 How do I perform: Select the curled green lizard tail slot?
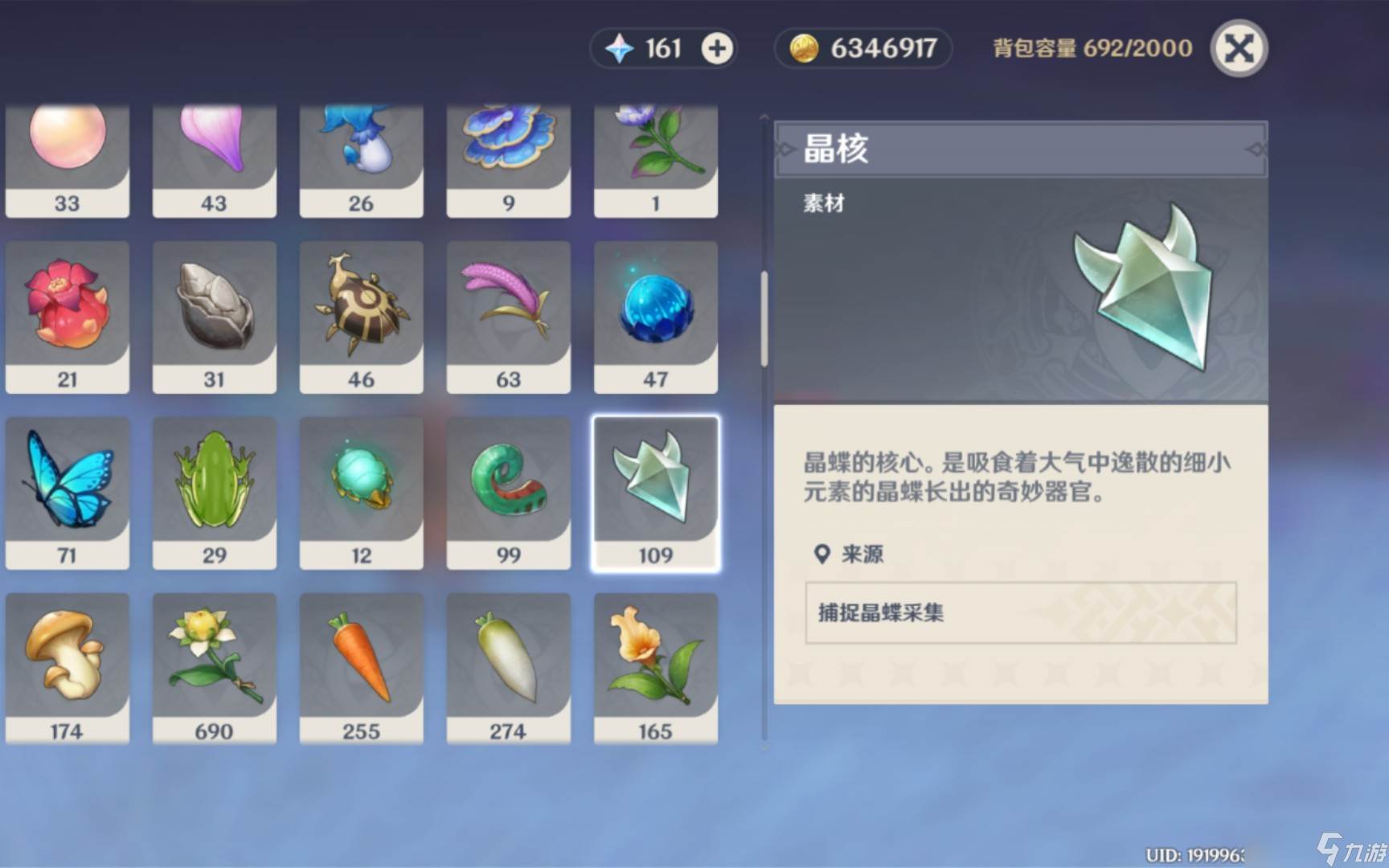tap(508, 492)
